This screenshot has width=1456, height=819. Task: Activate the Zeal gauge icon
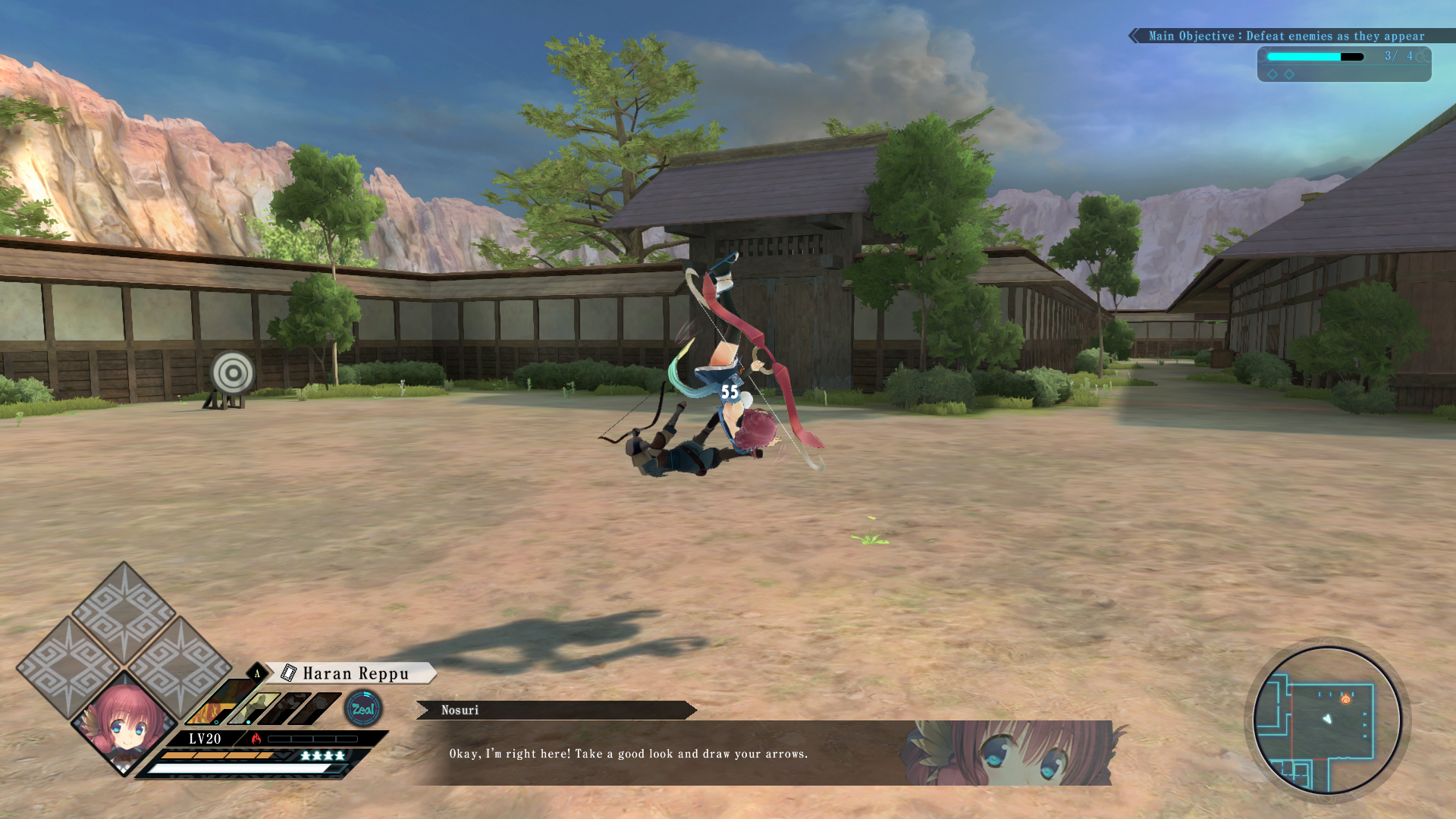pos(363,709)
